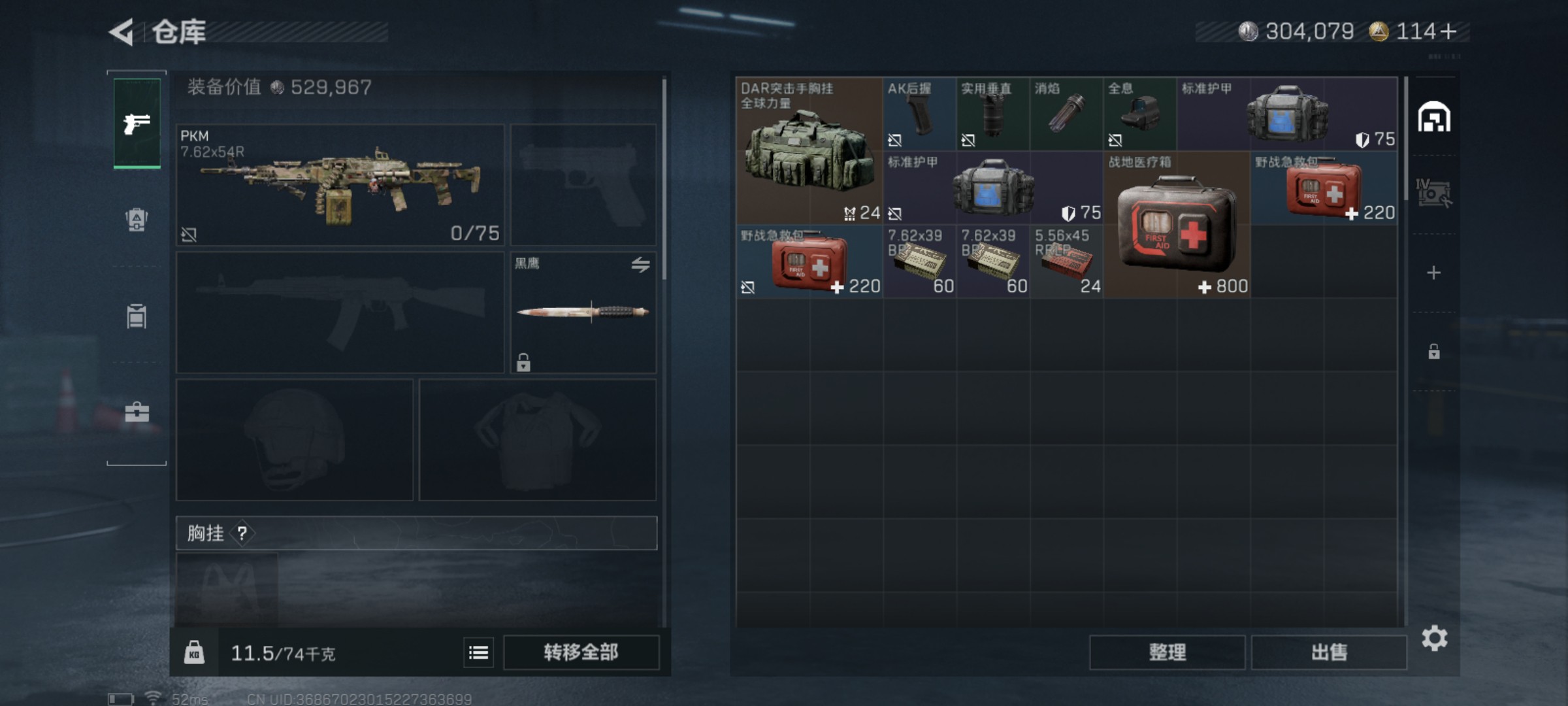Select the PKM weapon slot
Screen dimensions: 1568x706
(340, 185)
